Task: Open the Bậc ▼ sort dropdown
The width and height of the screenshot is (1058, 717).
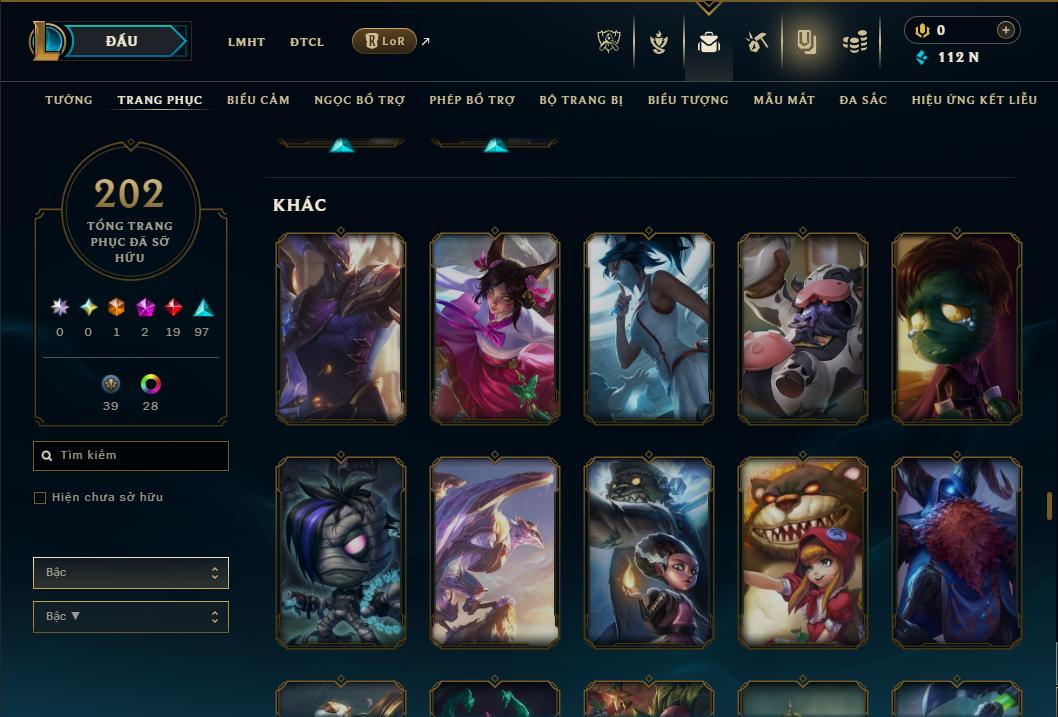Action: pos(131,617)
